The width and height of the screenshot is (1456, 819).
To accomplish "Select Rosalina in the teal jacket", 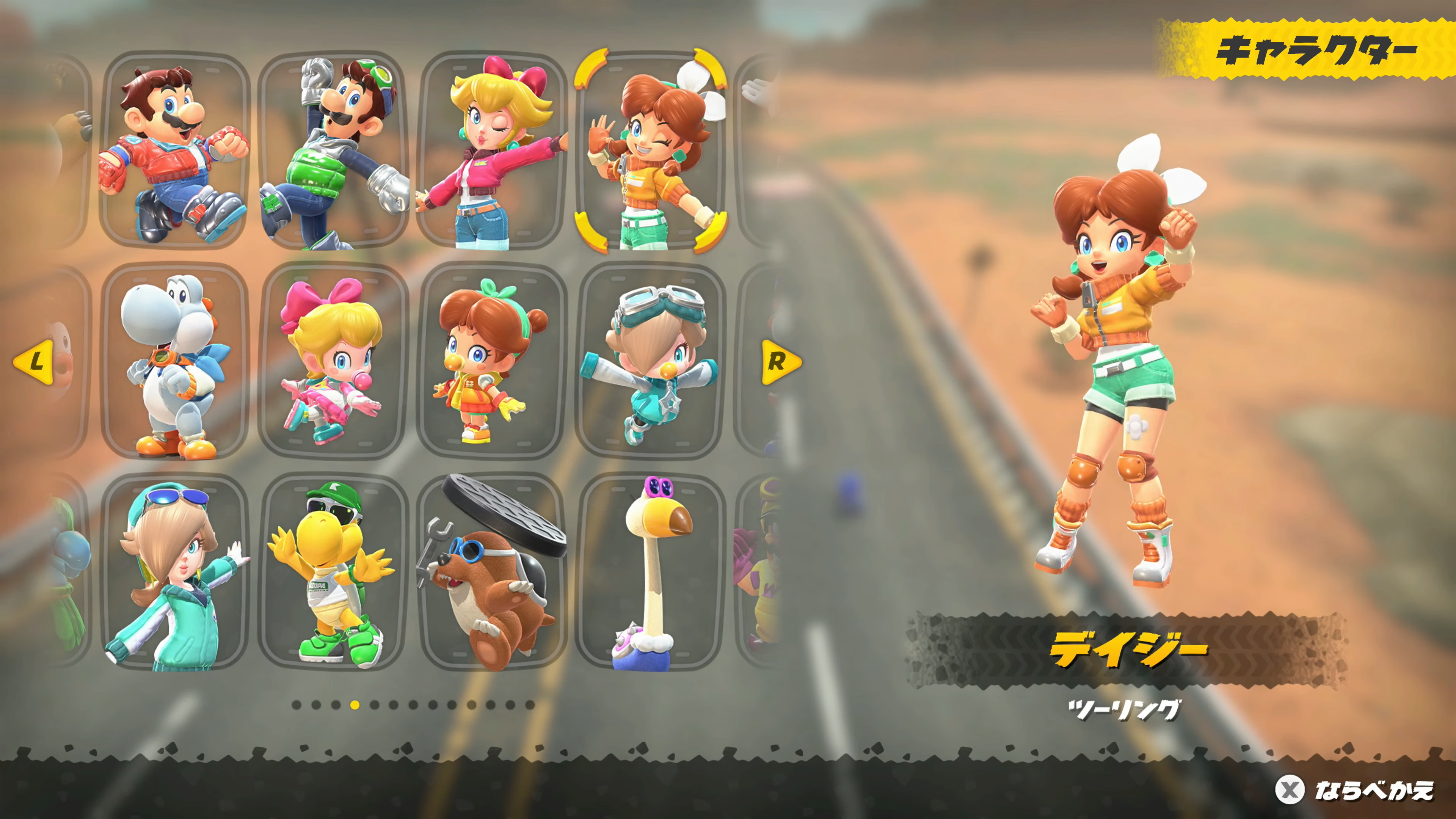I will point(174,572).
